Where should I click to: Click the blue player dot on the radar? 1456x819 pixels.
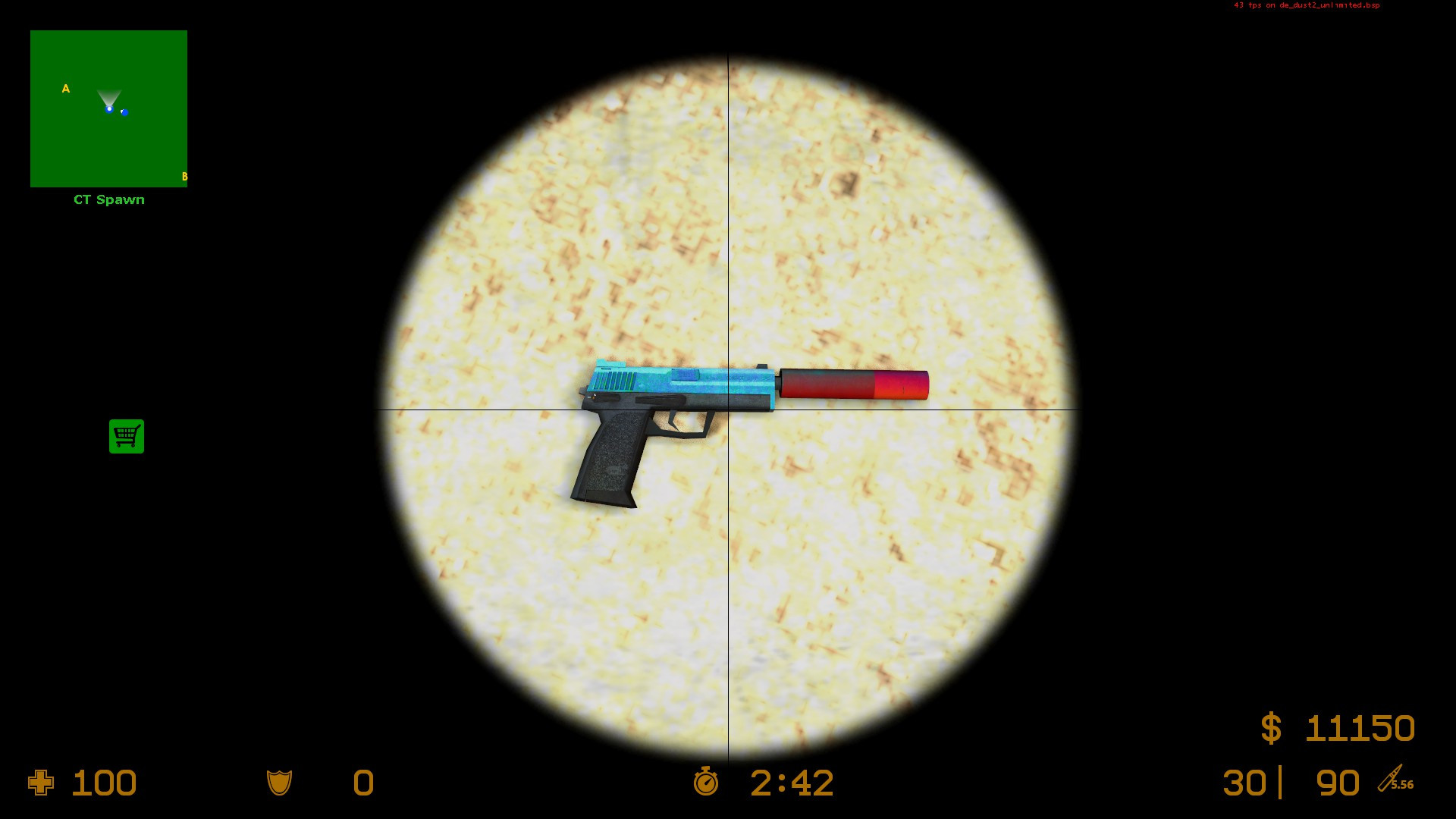(x=108, y=108)
